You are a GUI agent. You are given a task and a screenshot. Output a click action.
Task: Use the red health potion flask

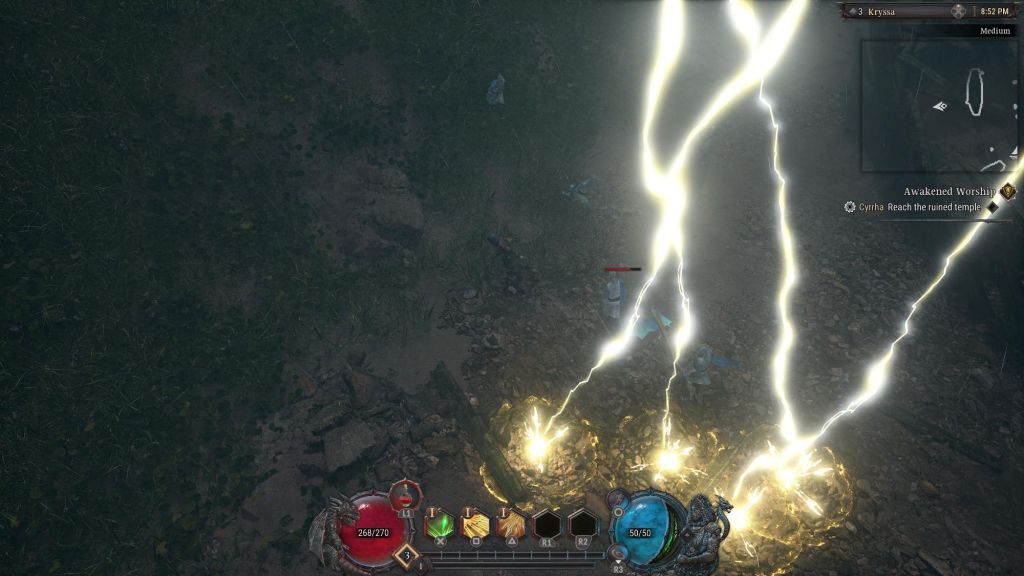point(405,494)
